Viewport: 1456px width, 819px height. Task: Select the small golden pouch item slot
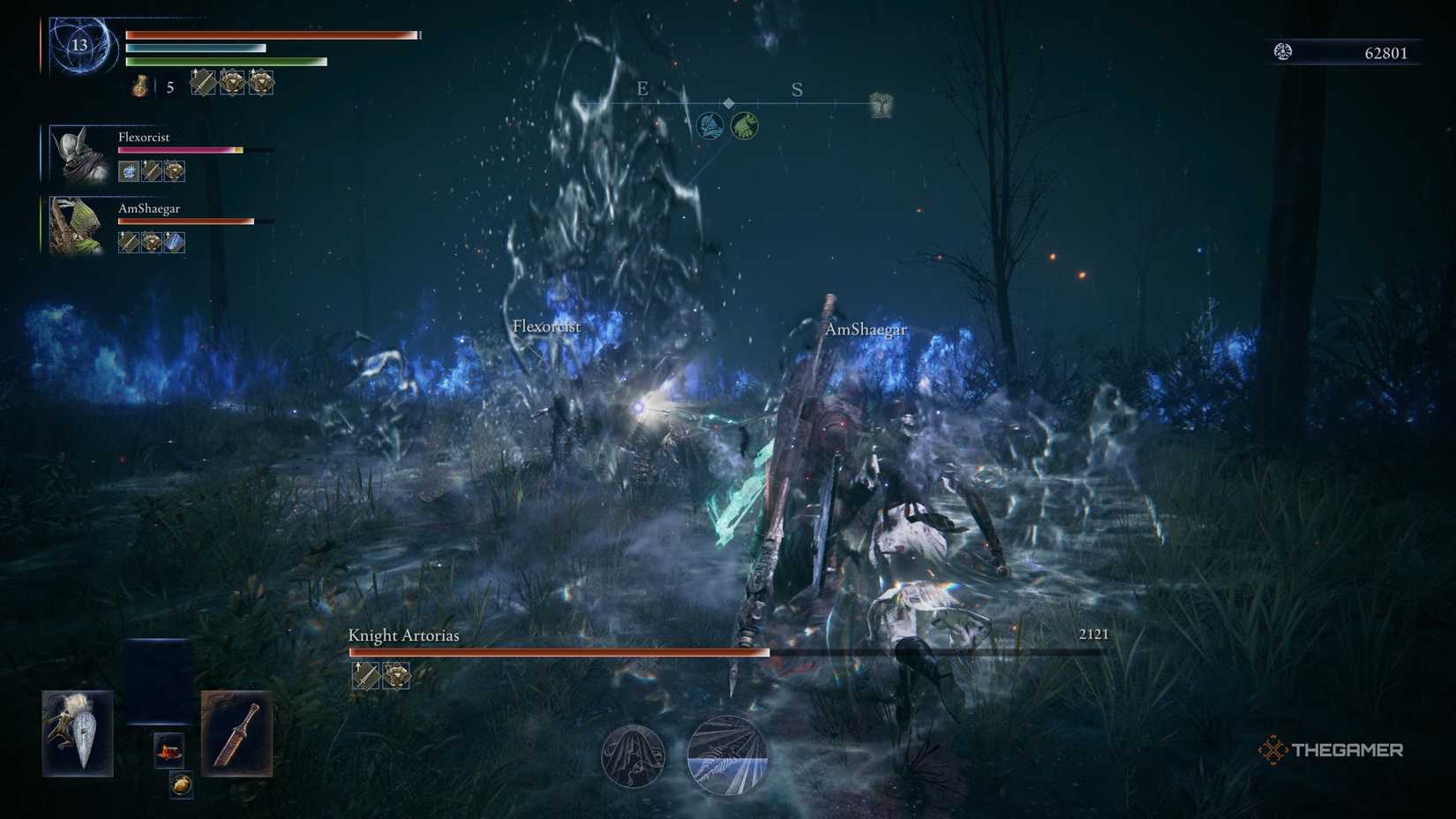coord(181,784)
